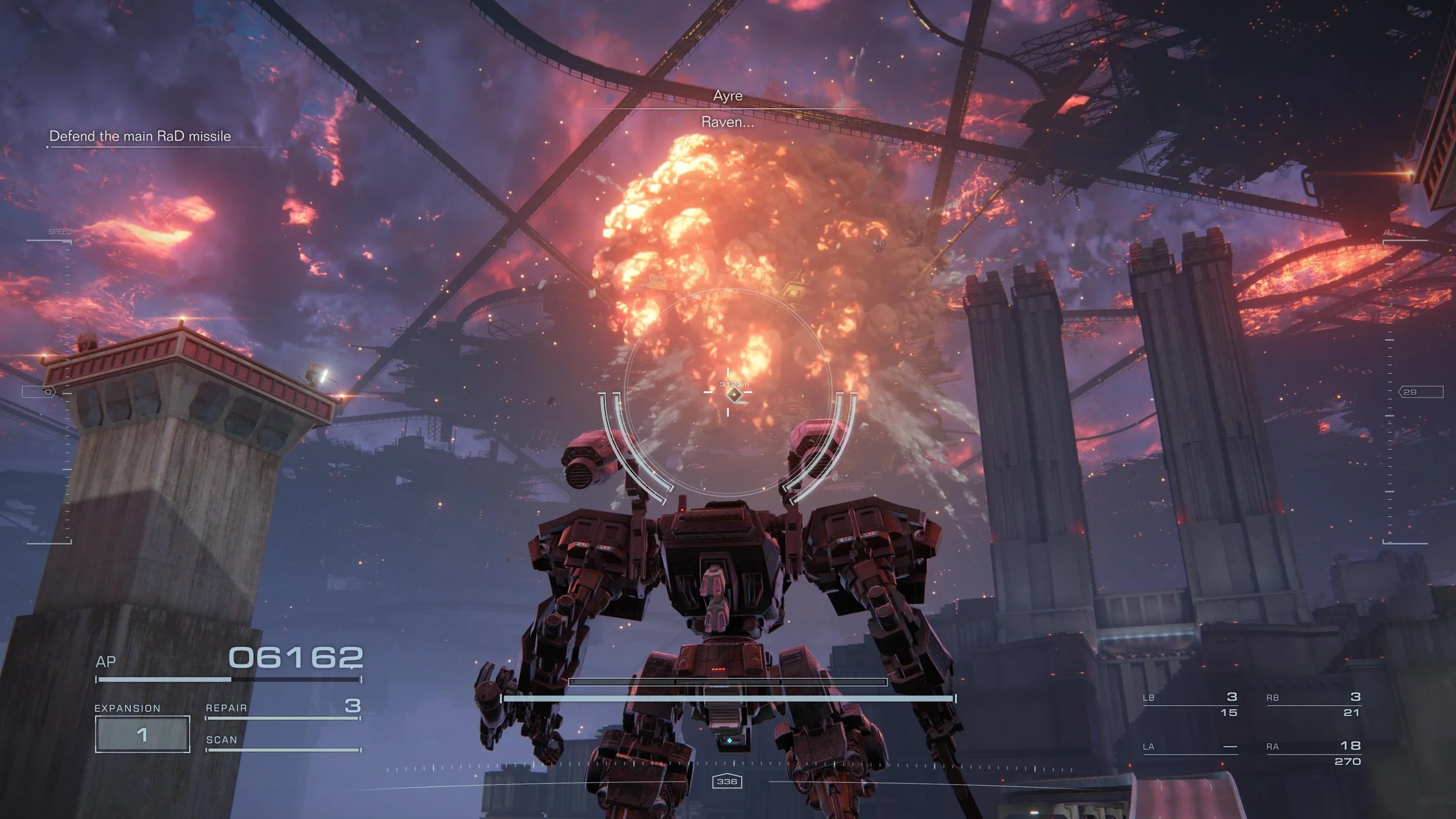Viewport: 1456px width, 819px height.
Task: Trigger the Scan gauge
Action: pyautogui.click(x=283, y=742)
